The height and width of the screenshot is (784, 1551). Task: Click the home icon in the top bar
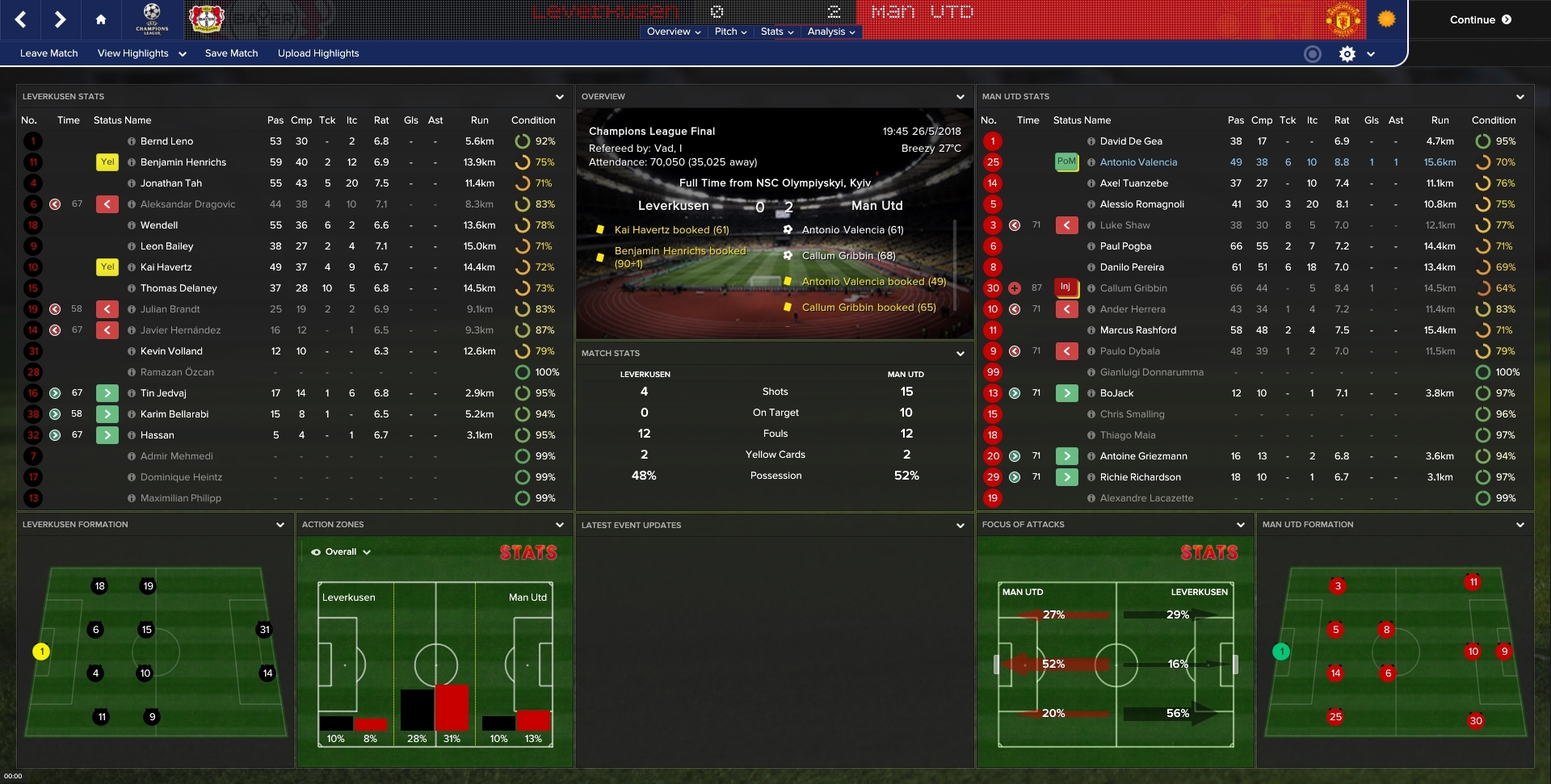[101, 19]
